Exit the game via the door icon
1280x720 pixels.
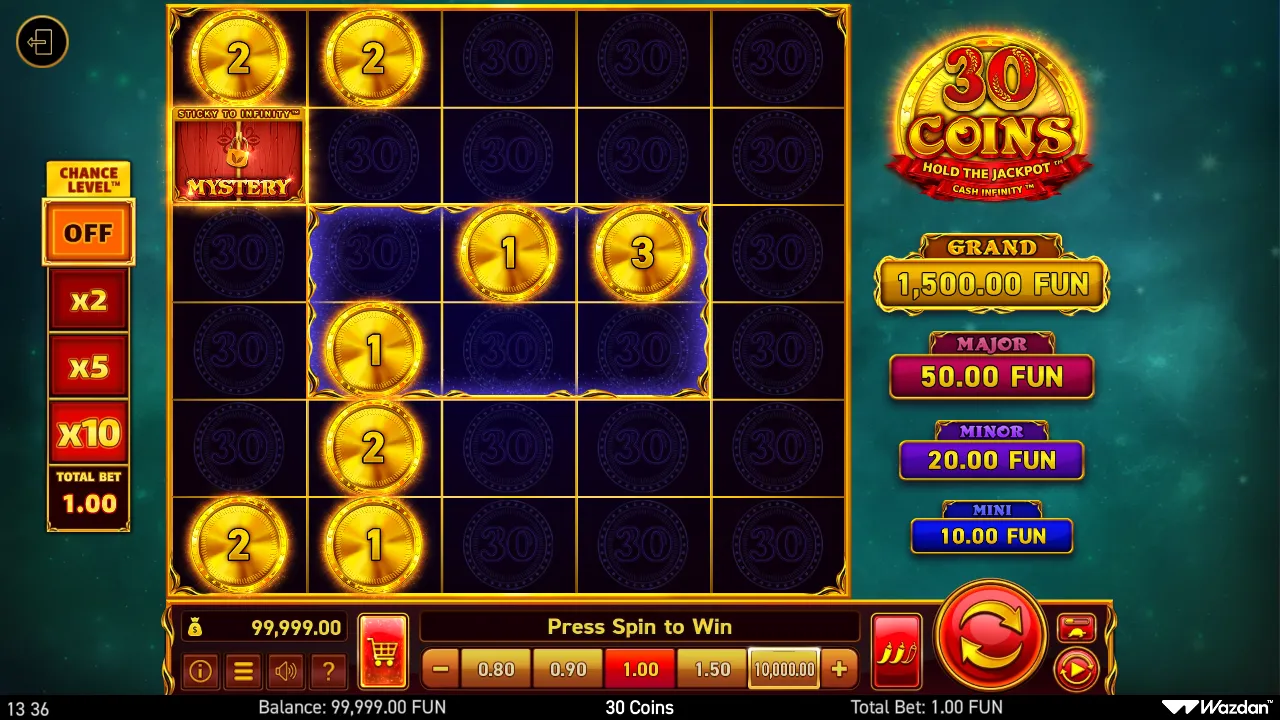point(42,42)
